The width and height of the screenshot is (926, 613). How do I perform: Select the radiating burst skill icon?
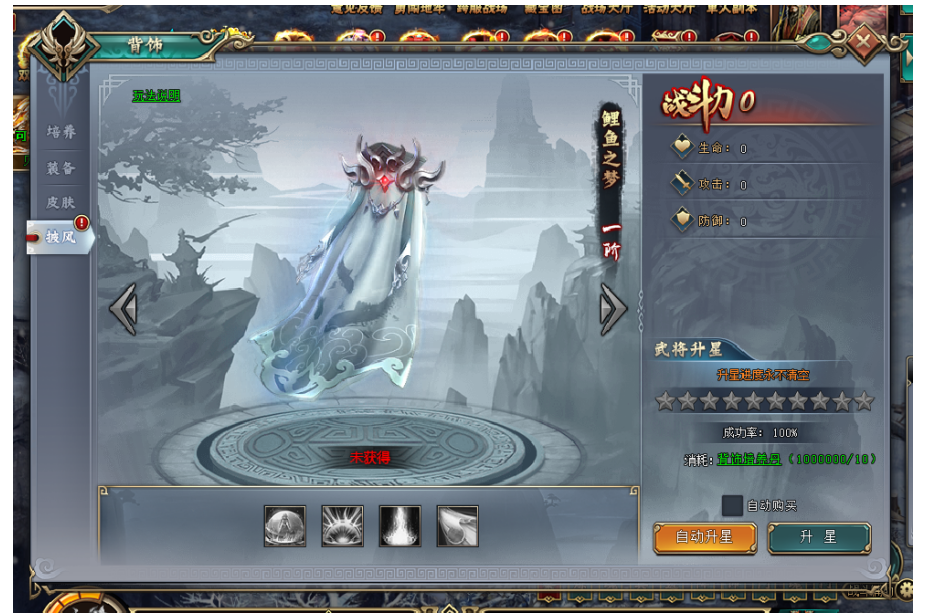(342, 526)
